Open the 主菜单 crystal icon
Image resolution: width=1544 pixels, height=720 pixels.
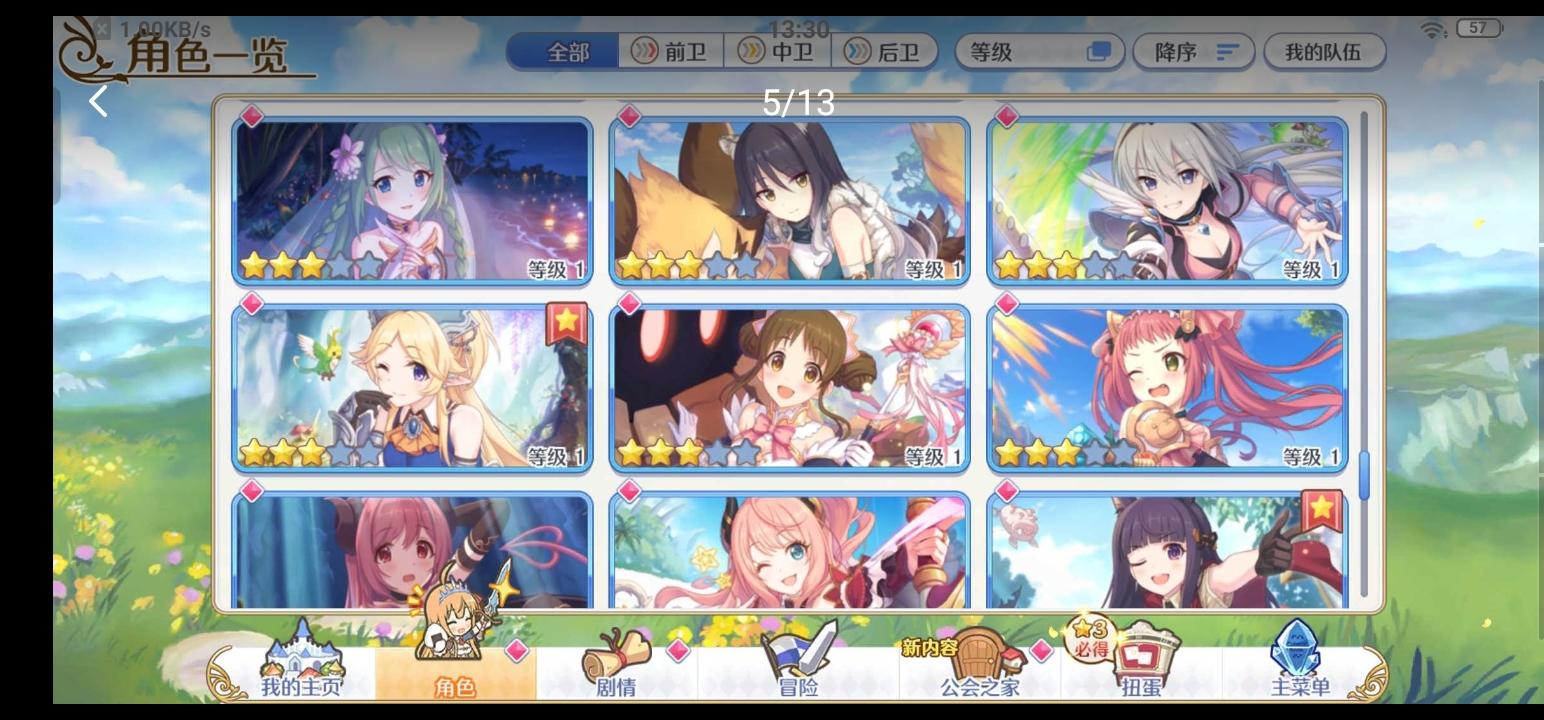click(1295, 650)
